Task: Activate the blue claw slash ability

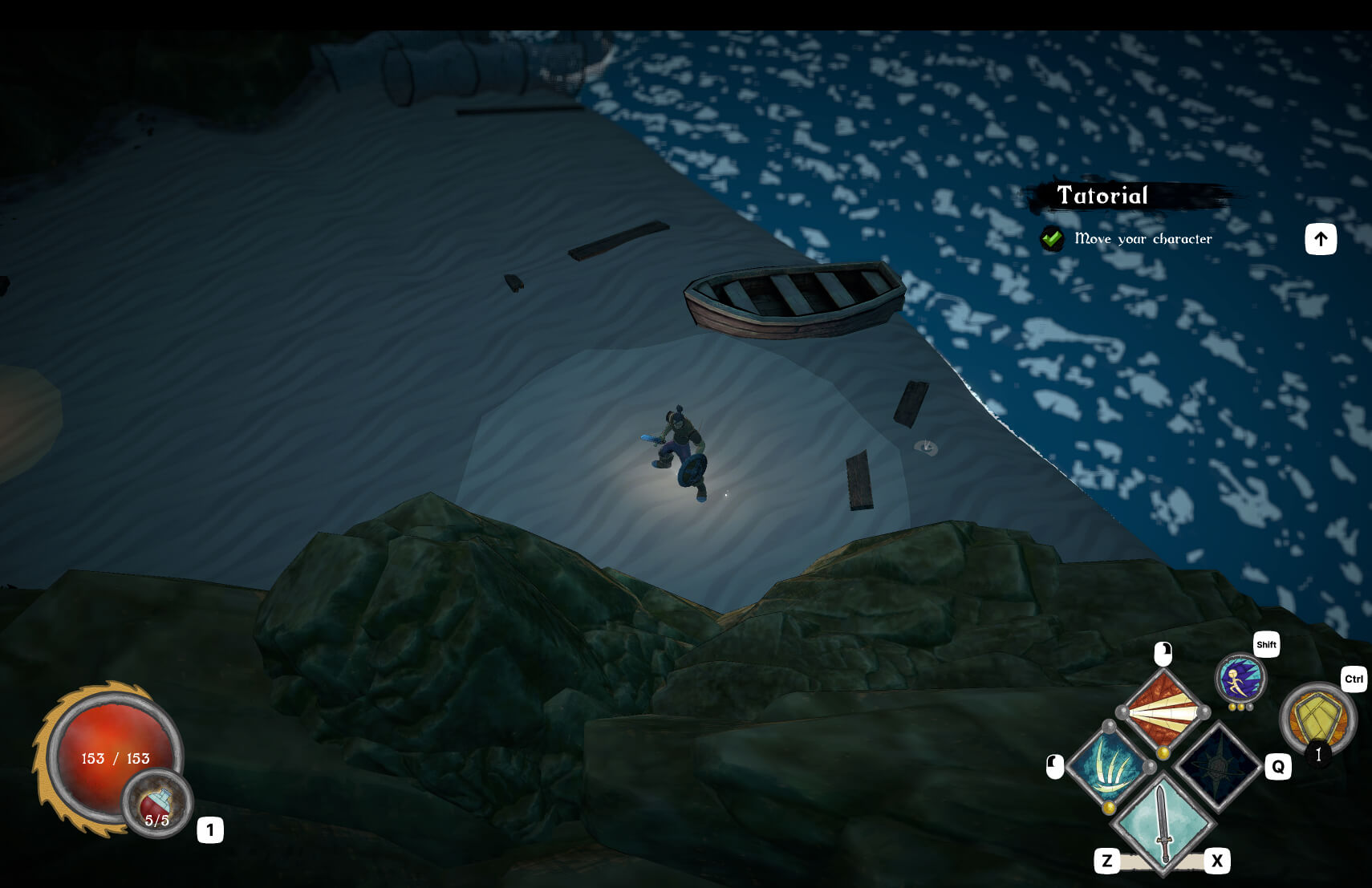Action: pyautogui.click(x=1110, y=766)
